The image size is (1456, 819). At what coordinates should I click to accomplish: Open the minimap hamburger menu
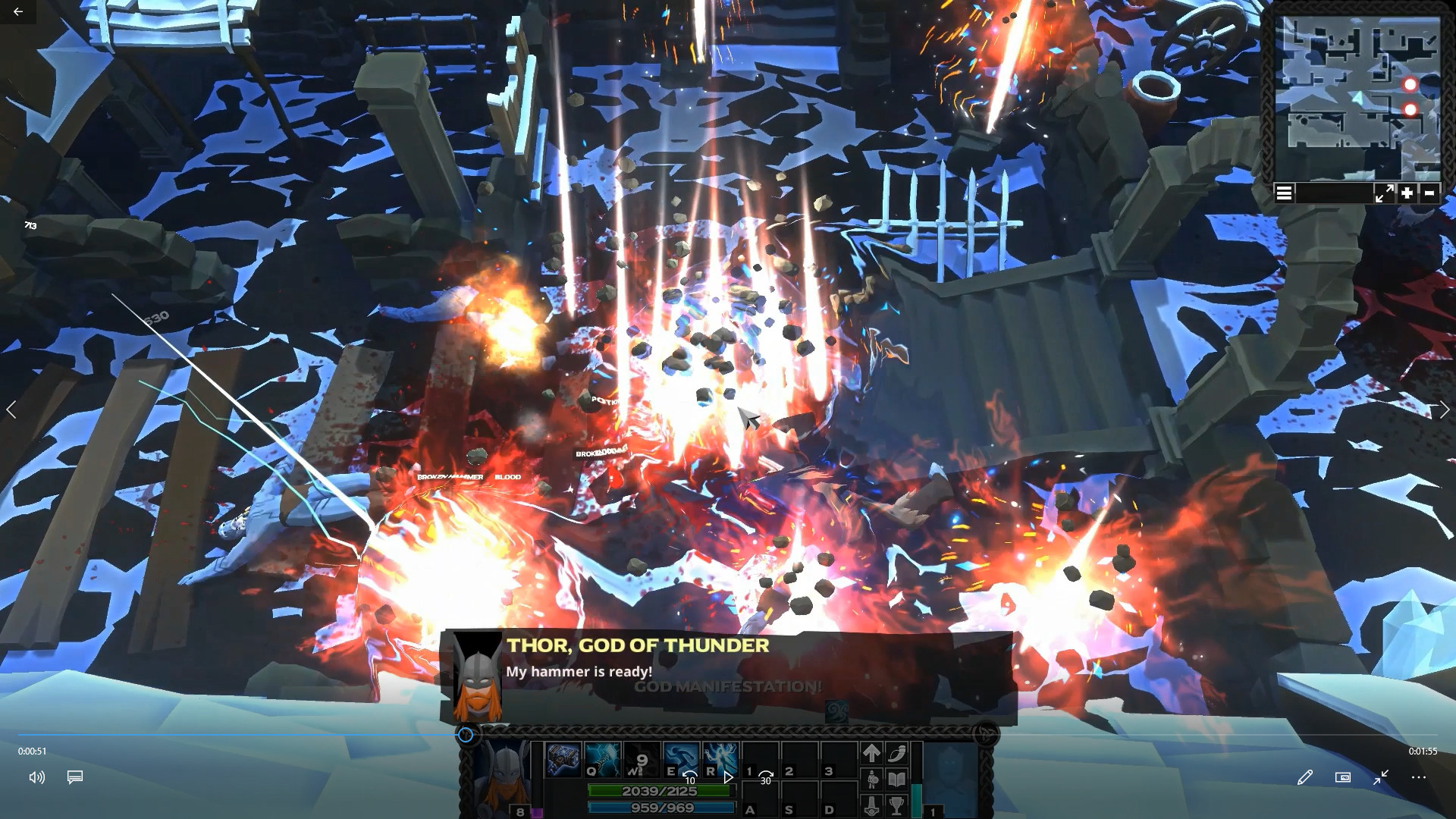pyautogui.click(x=1284, y=193)
